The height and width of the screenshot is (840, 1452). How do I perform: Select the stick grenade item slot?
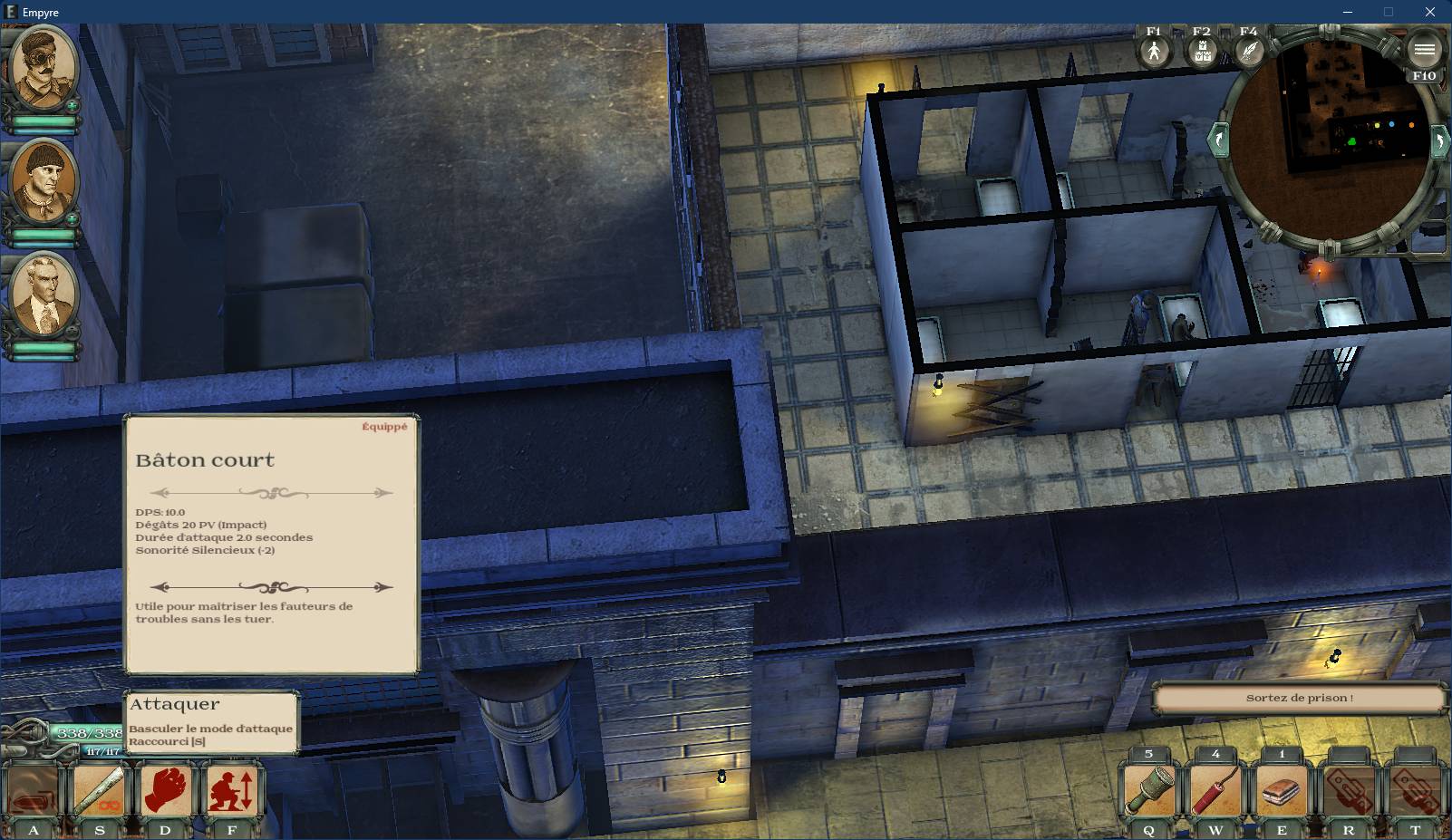pyautogui.click(x=1148, y=790)
